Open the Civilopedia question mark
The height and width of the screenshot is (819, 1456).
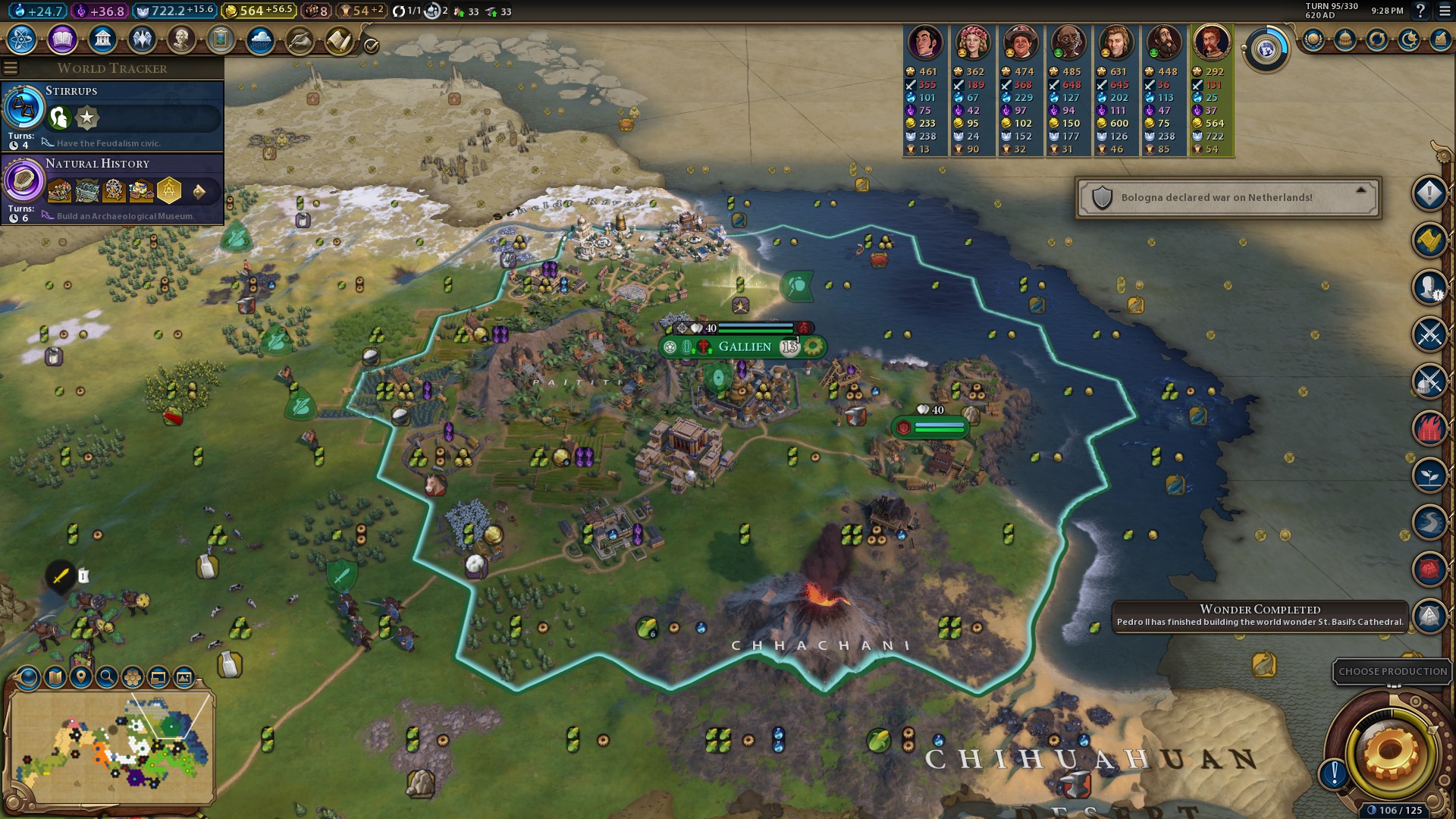coord(1421,11)
